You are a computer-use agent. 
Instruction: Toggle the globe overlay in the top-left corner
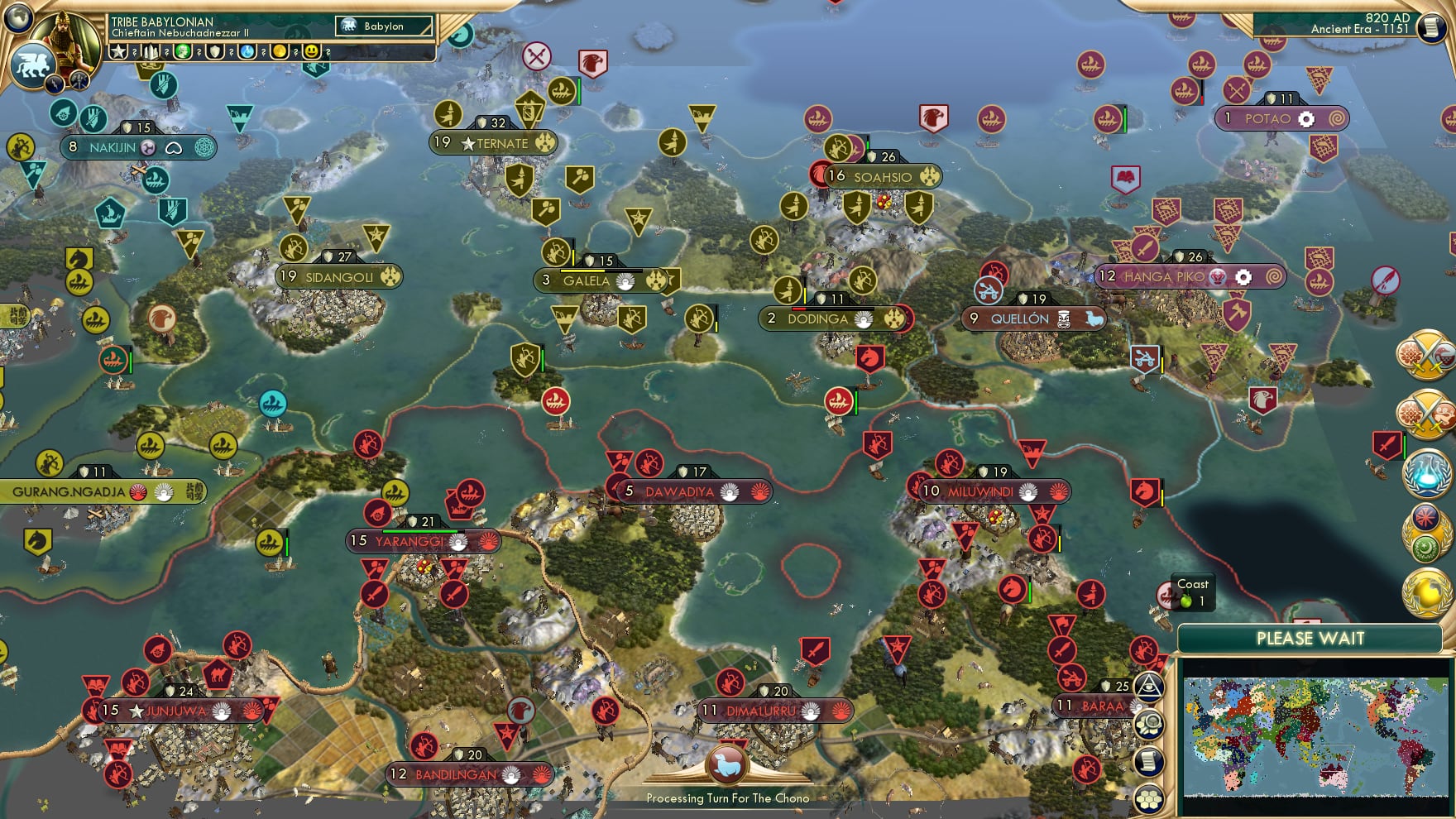(17, 18)
